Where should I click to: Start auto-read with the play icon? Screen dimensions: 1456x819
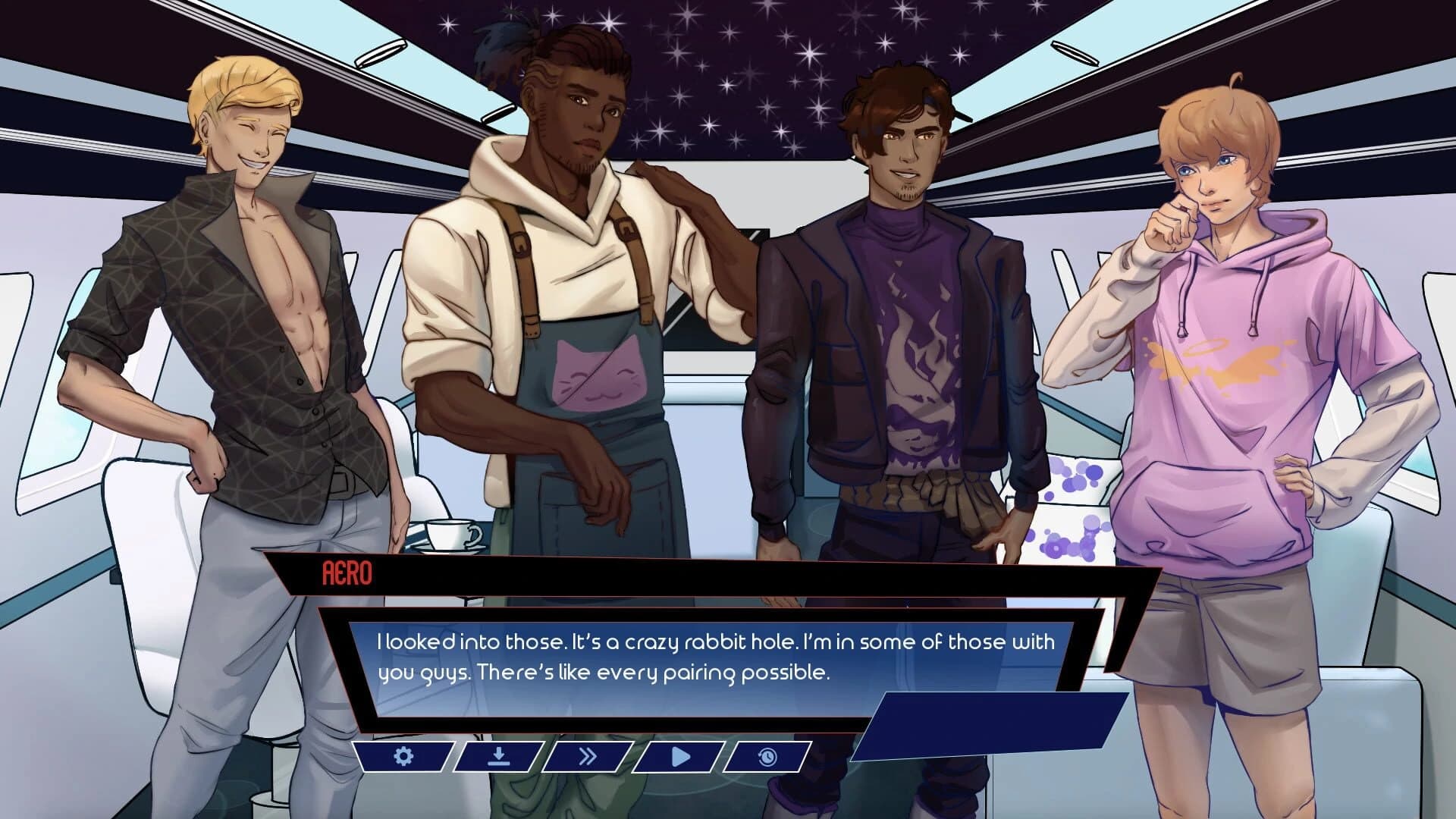pyautogui.click(x=679, y=757)
